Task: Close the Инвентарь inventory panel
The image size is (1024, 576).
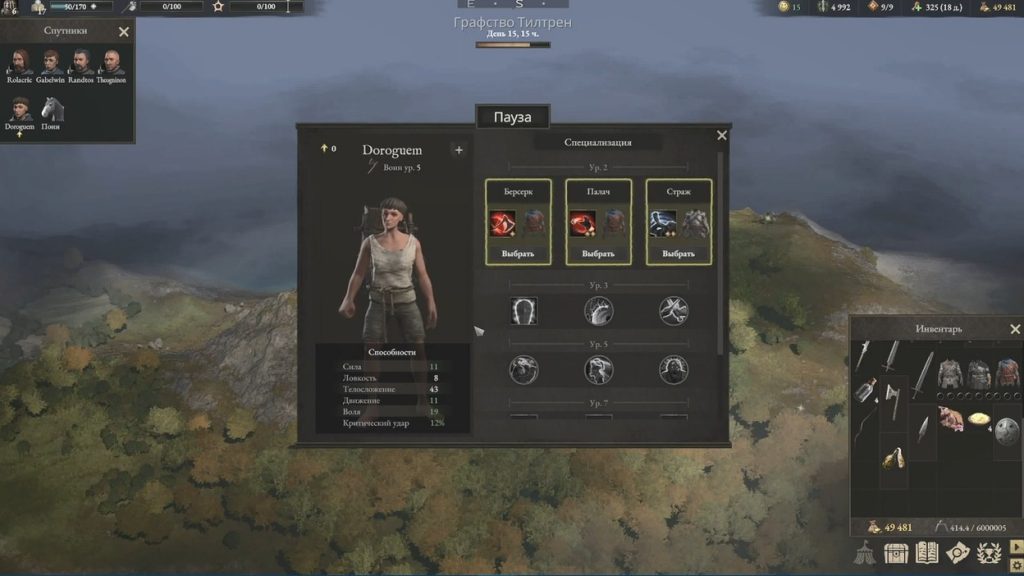Action: click(x=1016, y=329)
